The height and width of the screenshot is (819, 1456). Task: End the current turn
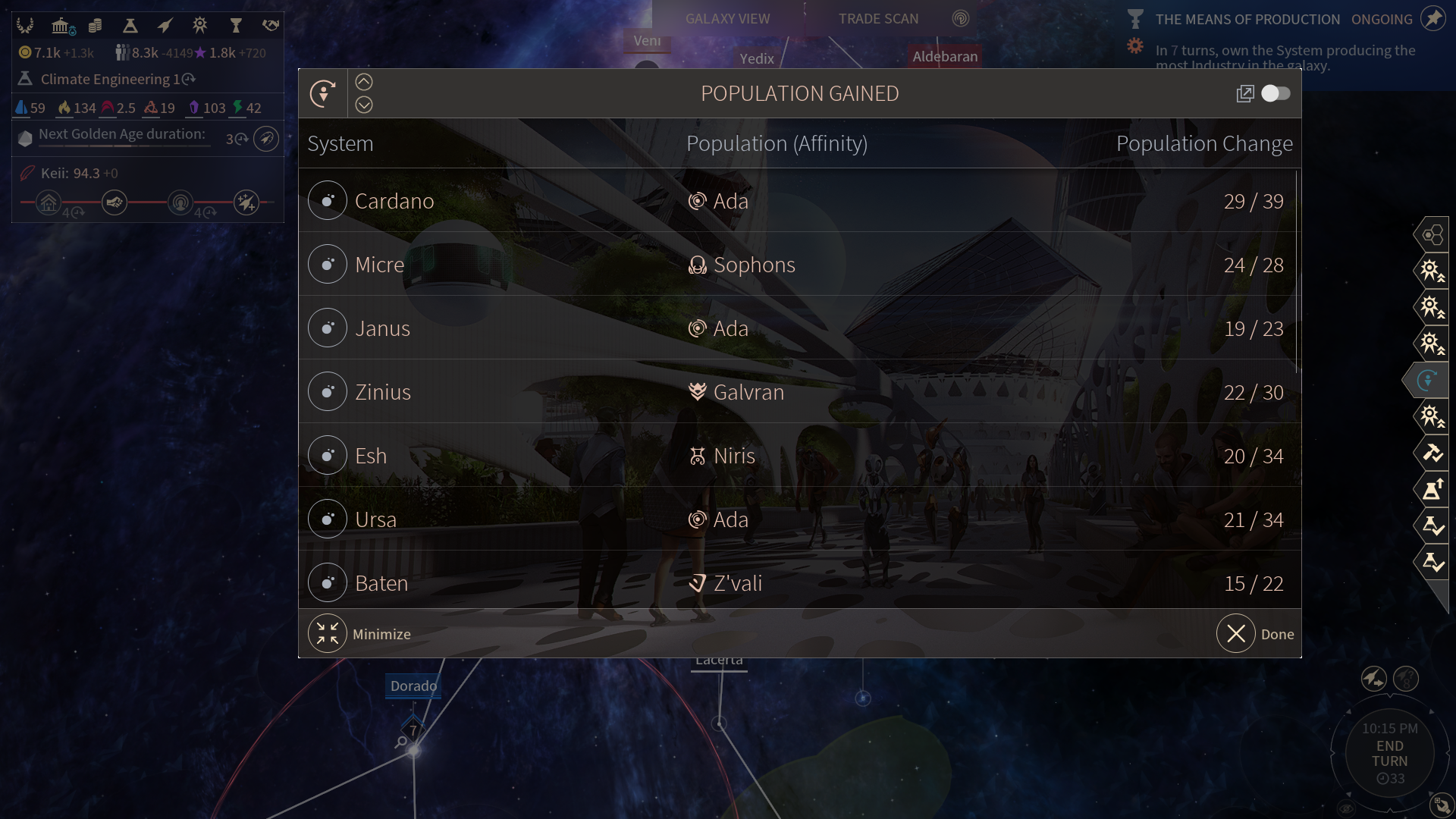1389,754
